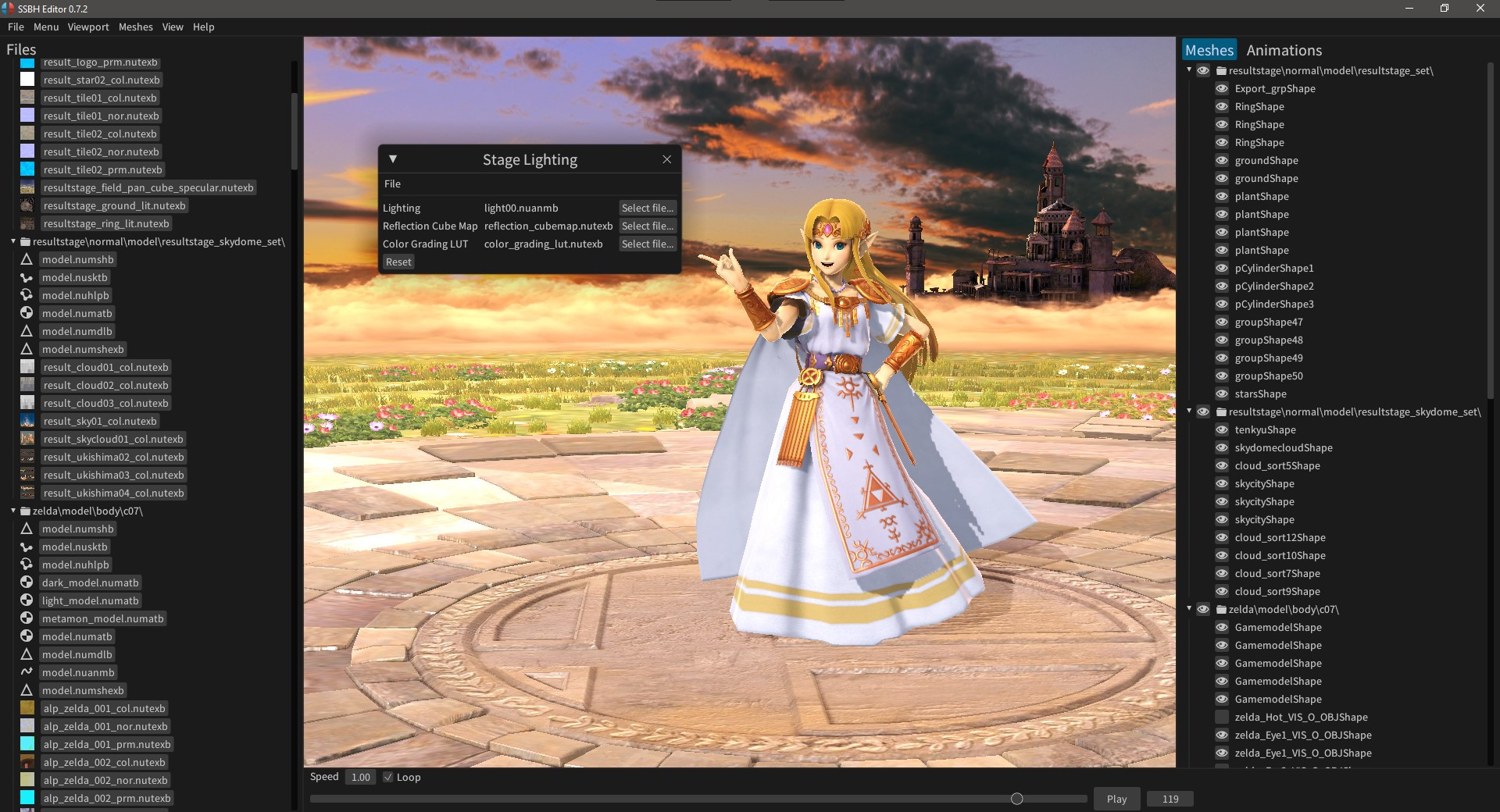Screen dimensions: 1500x812
Task: Toggle visibility of the first GamemodelShape
Action: 1222,627
